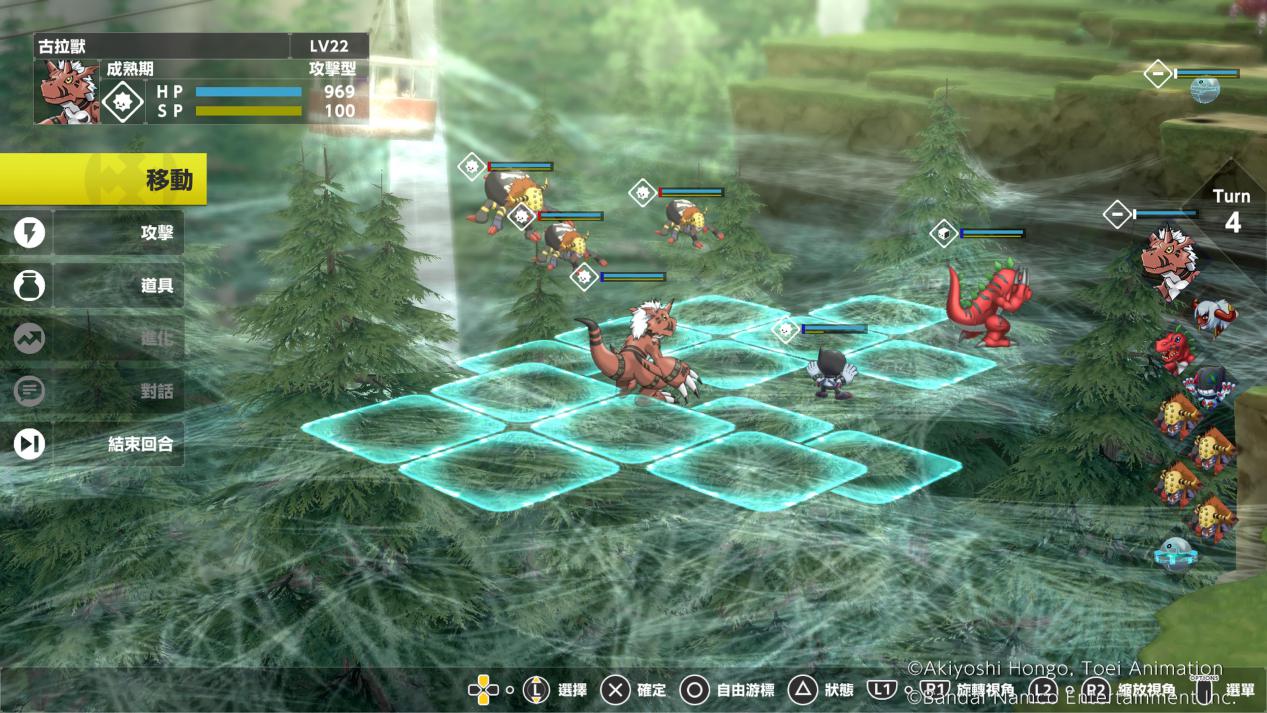Viewport: 1267px width, 713px height.
Task: Open the 道具 item menu
Action: click(x=98, y=286)
